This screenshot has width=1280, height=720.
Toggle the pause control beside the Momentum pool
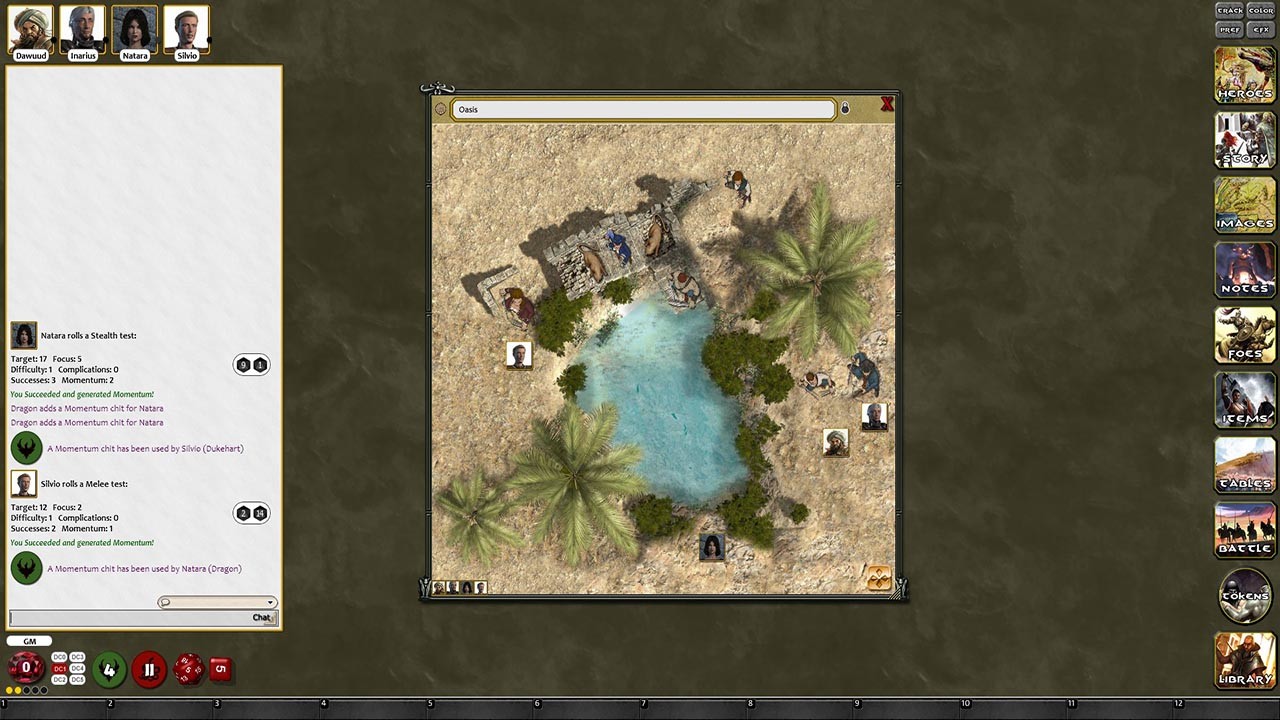(148, 669)
